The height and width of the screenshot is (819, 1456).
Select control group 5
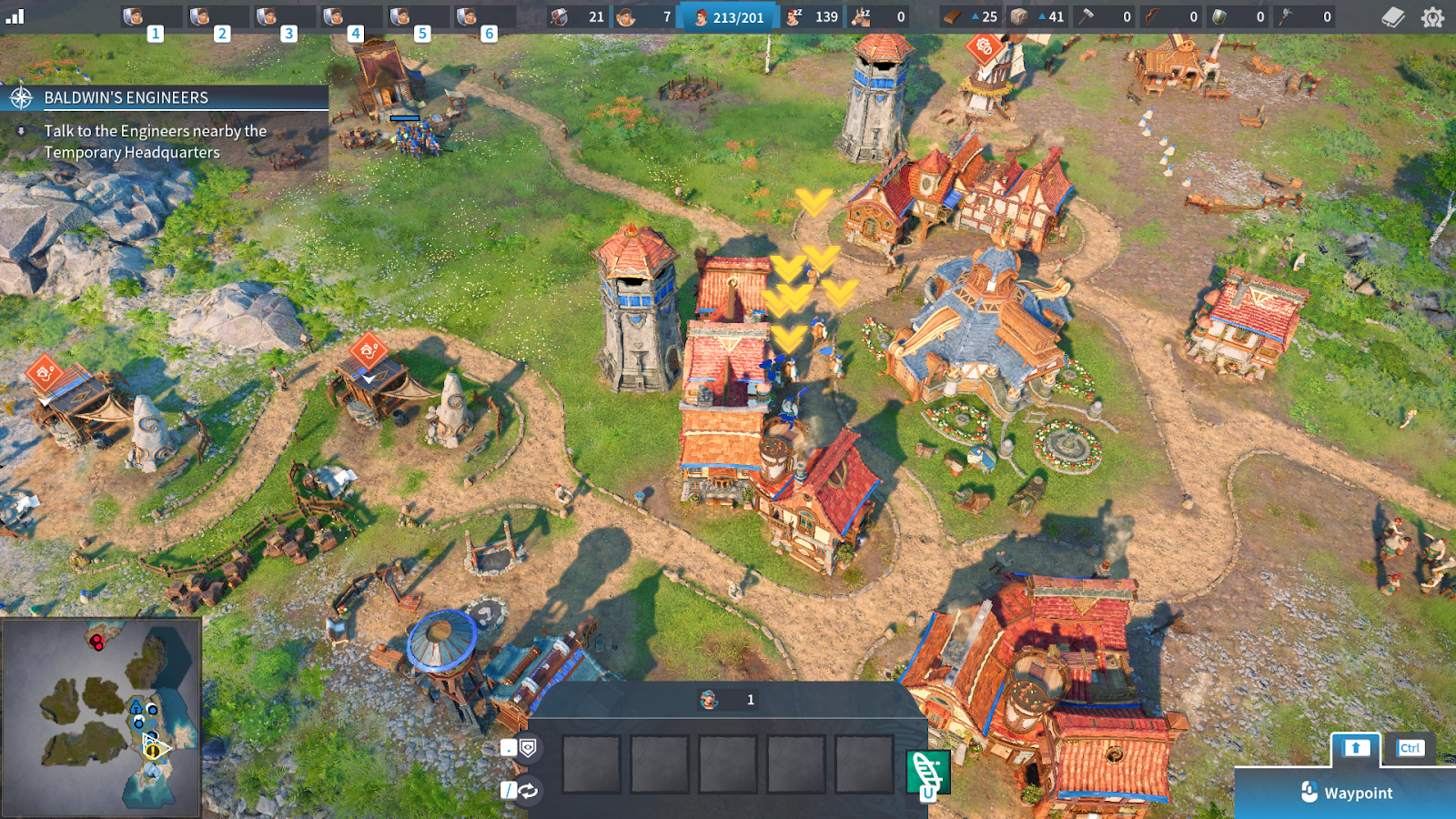click(x=416, y=17)
